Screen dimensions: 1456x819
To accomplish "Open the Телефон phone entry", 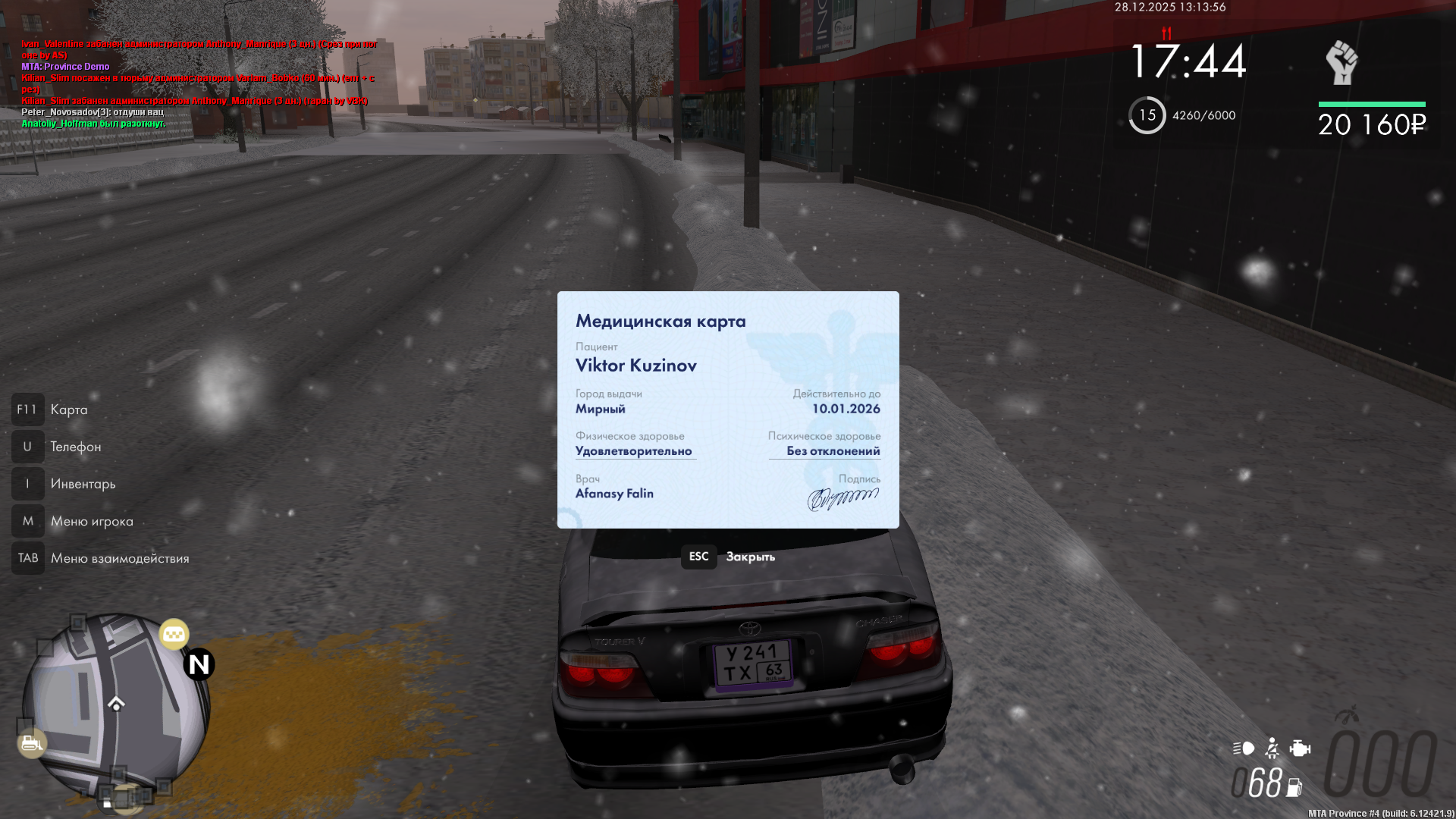I will pyautogui.click(x=75, y=447).
